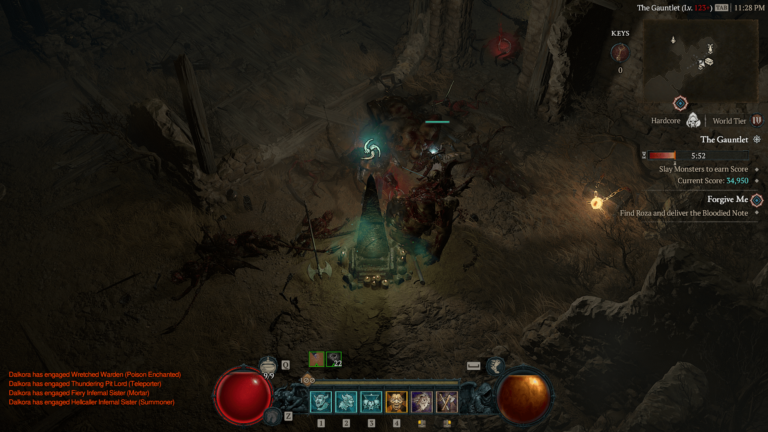Click the World Tier shield icon

(757, 121)
